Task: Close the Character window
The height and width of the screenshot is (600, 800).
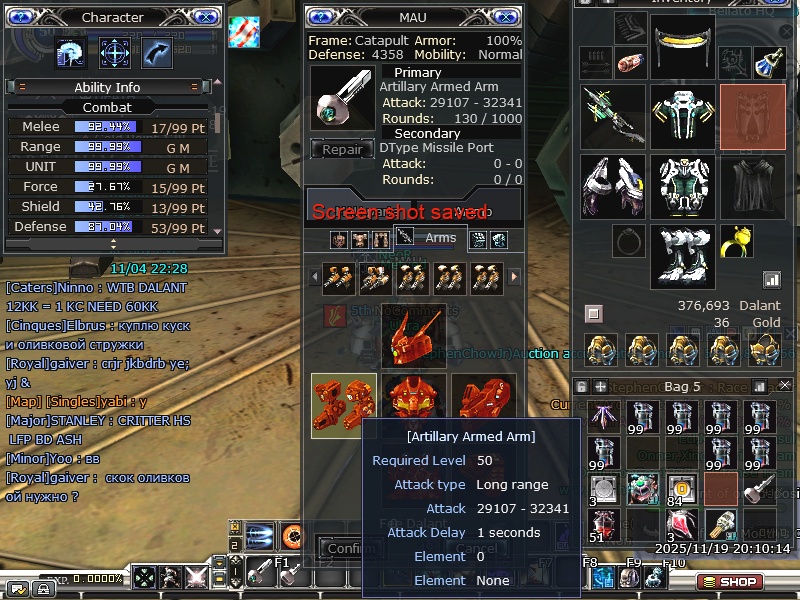Action: 204,17
